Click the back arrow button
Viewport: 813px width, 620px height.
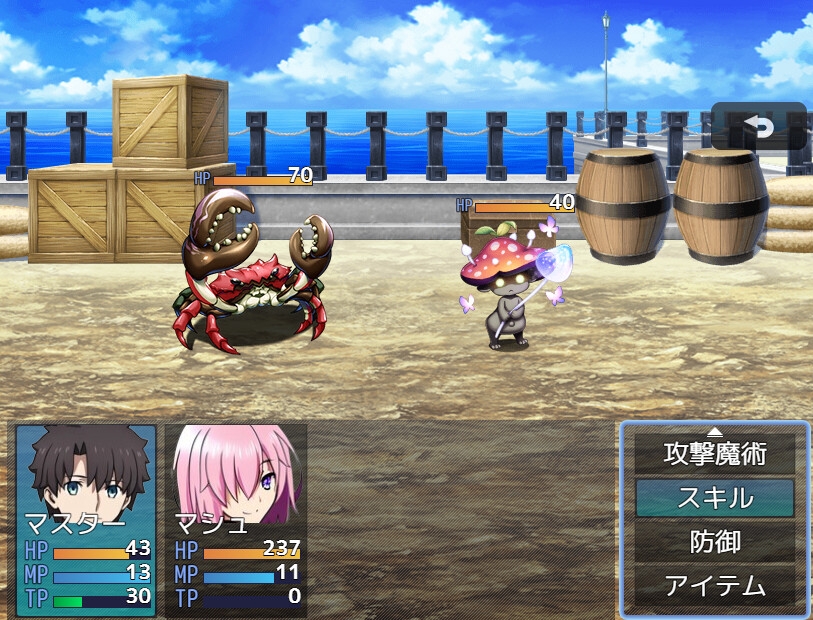758,126
